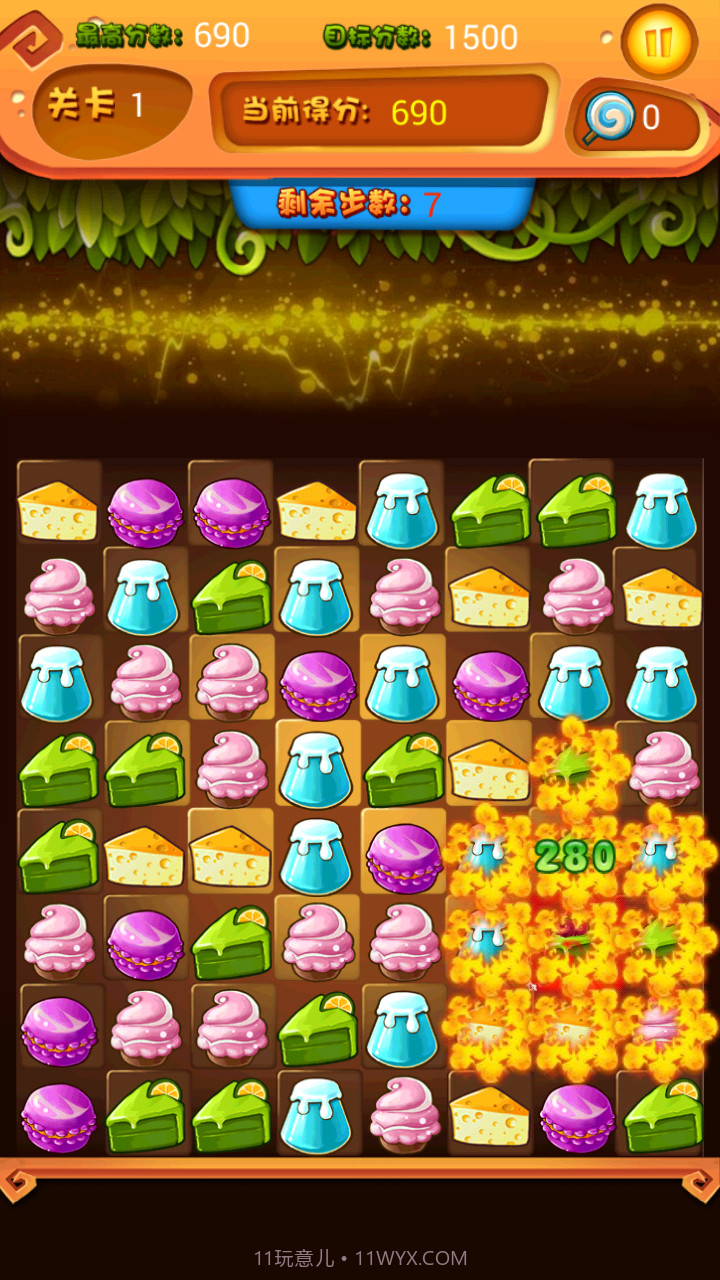Tap the green cake between two blue jellies
This screenshot has height=1280, width=720.
(232, 597)
